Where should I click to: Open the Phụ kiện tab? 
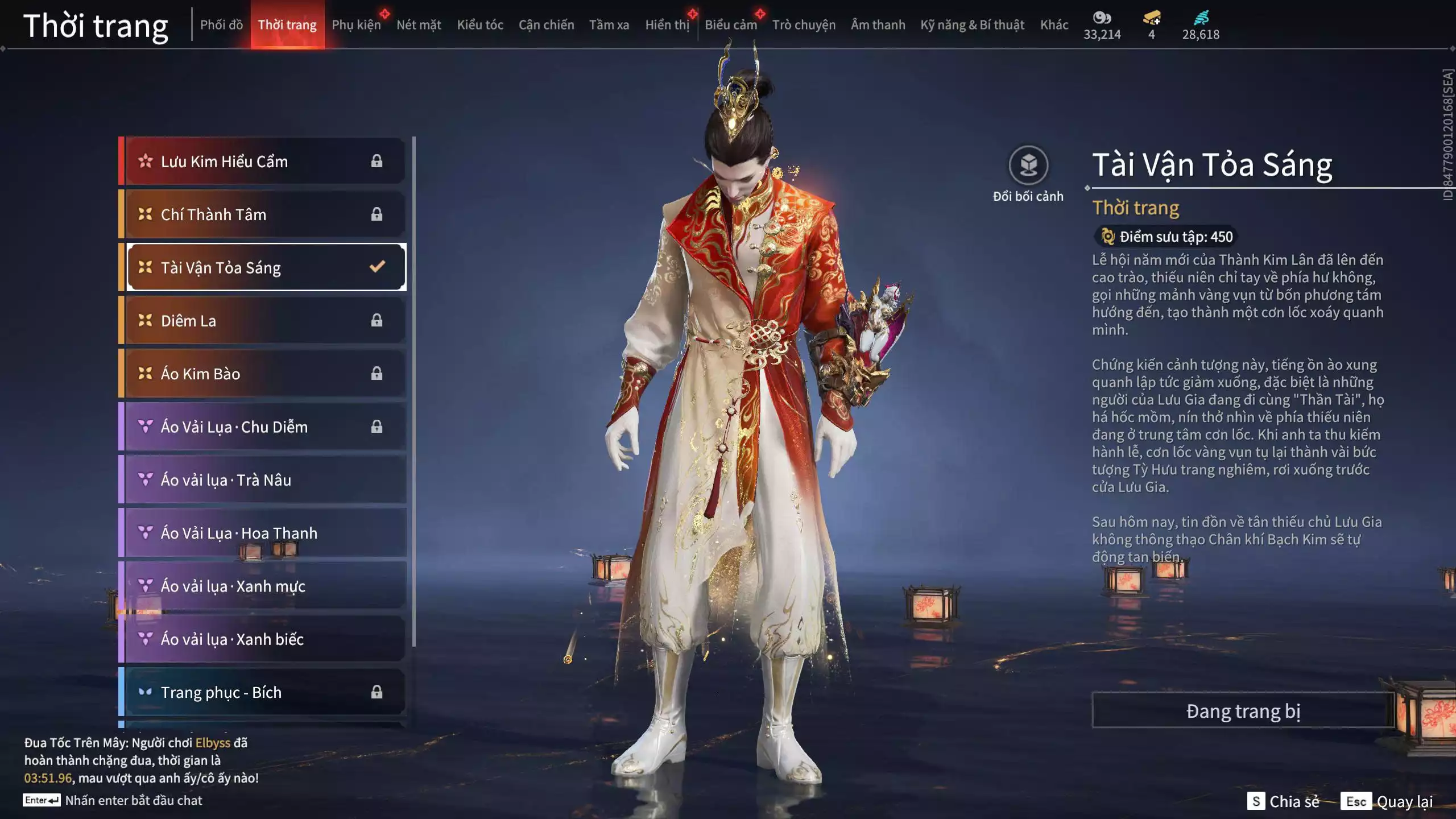coord(356,25)
